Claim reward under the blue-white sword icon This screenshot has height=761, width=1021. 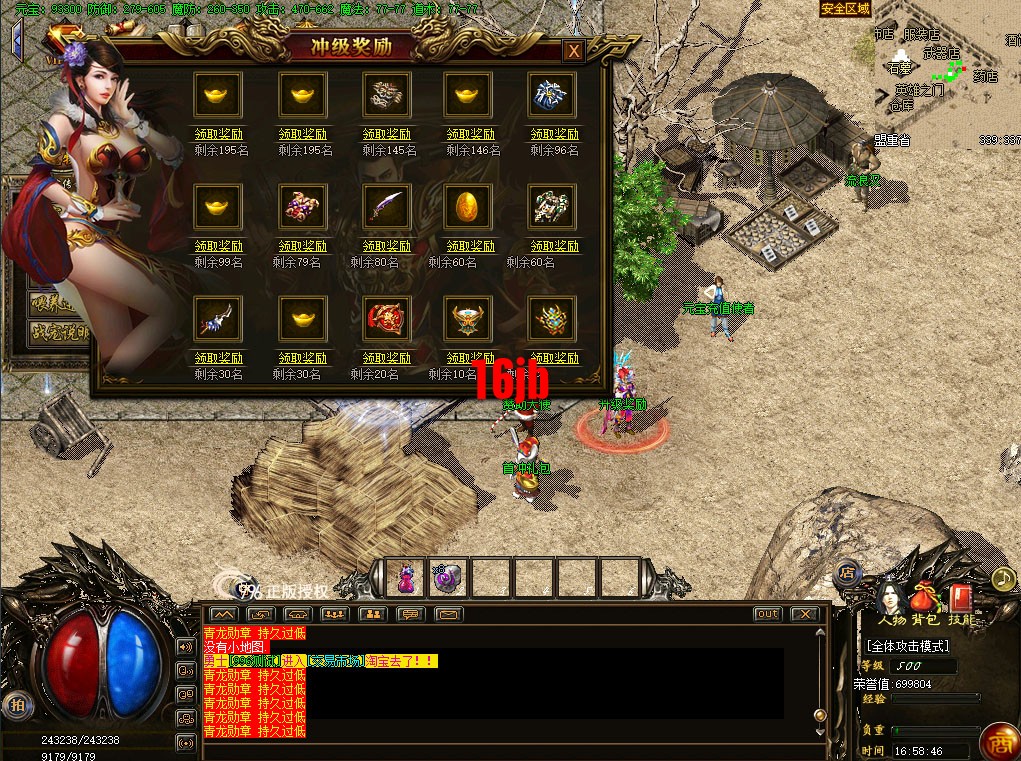tap(218, 358)
